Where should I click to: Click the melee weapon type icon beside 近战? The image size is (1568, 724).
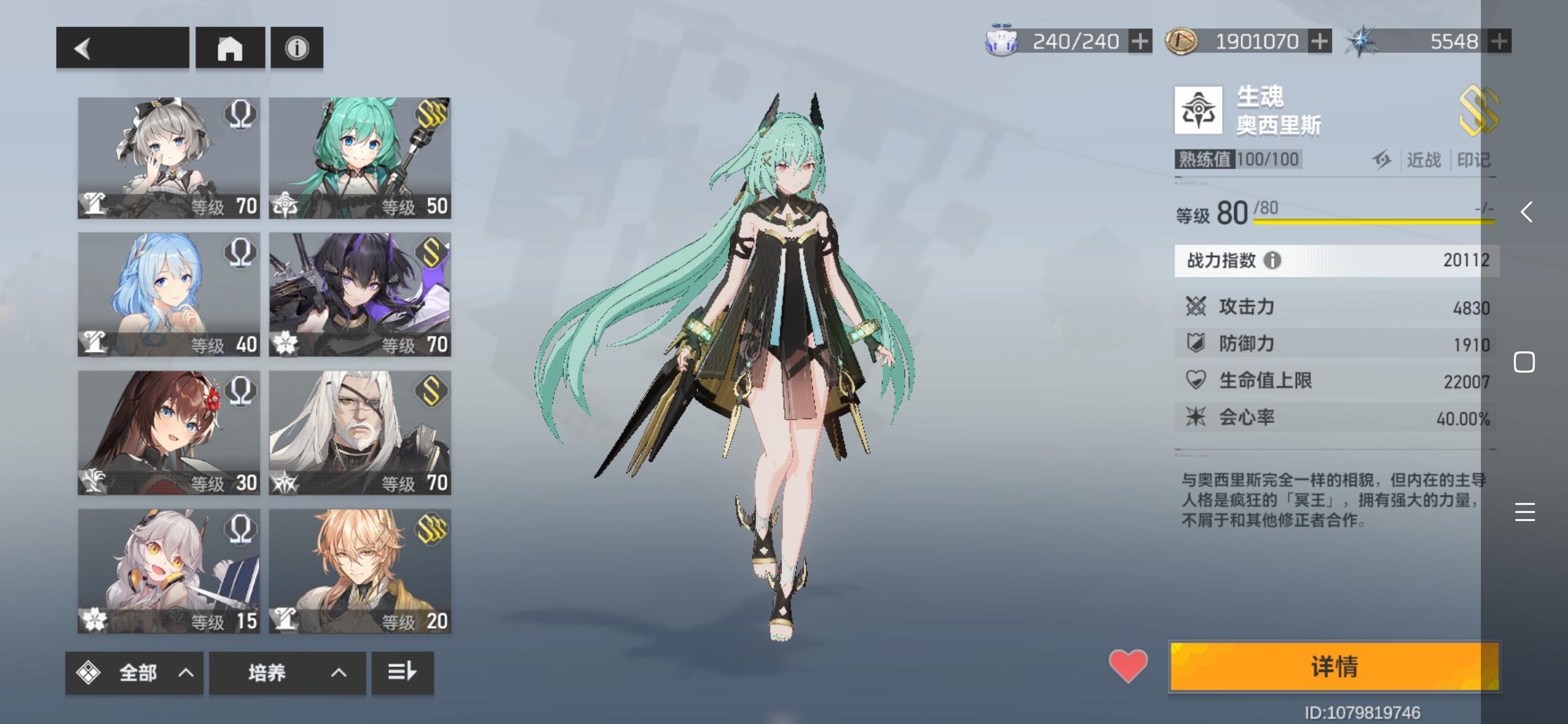[1384, 160]
